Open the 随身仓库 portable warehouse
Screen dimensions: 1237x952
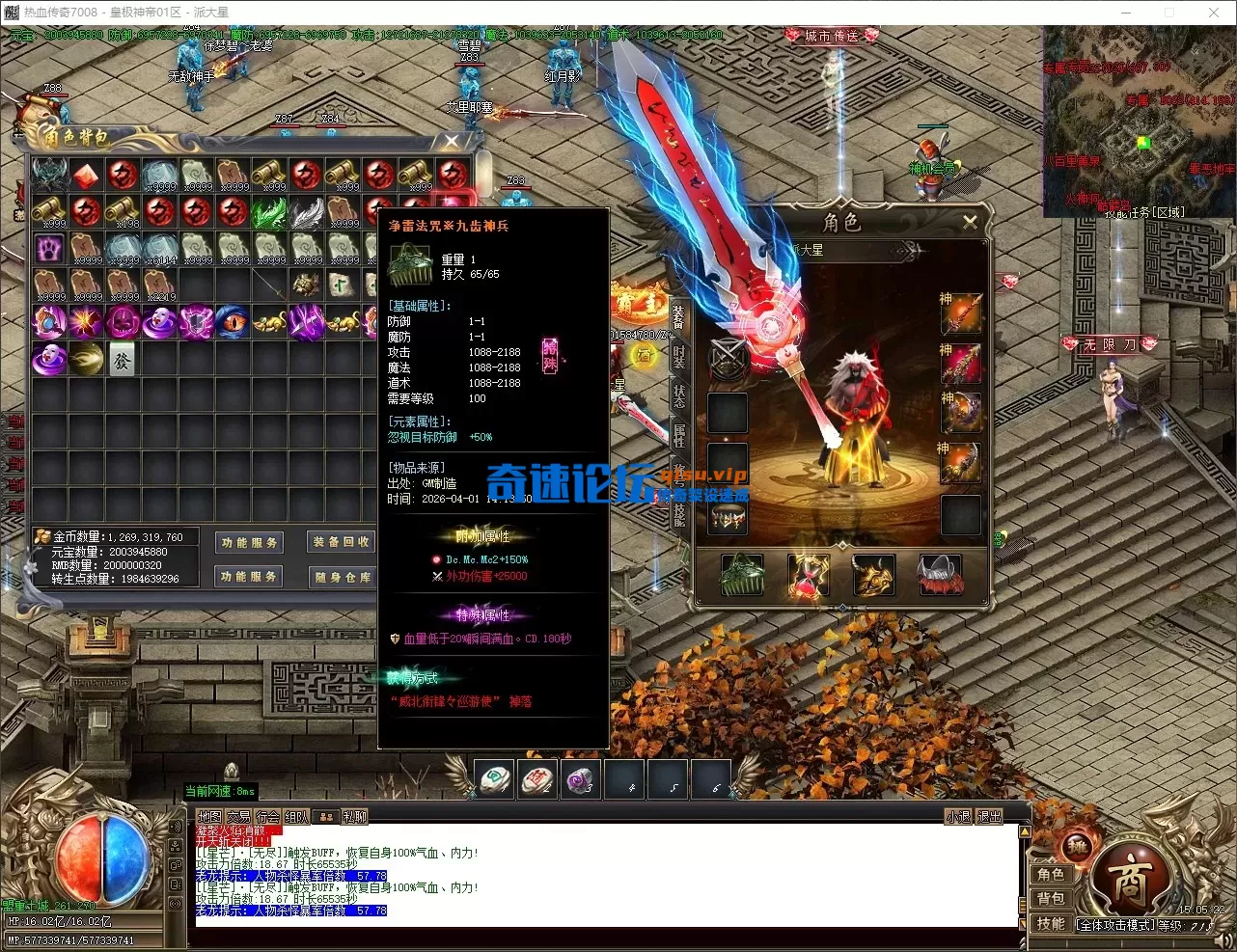coord(342,577)
